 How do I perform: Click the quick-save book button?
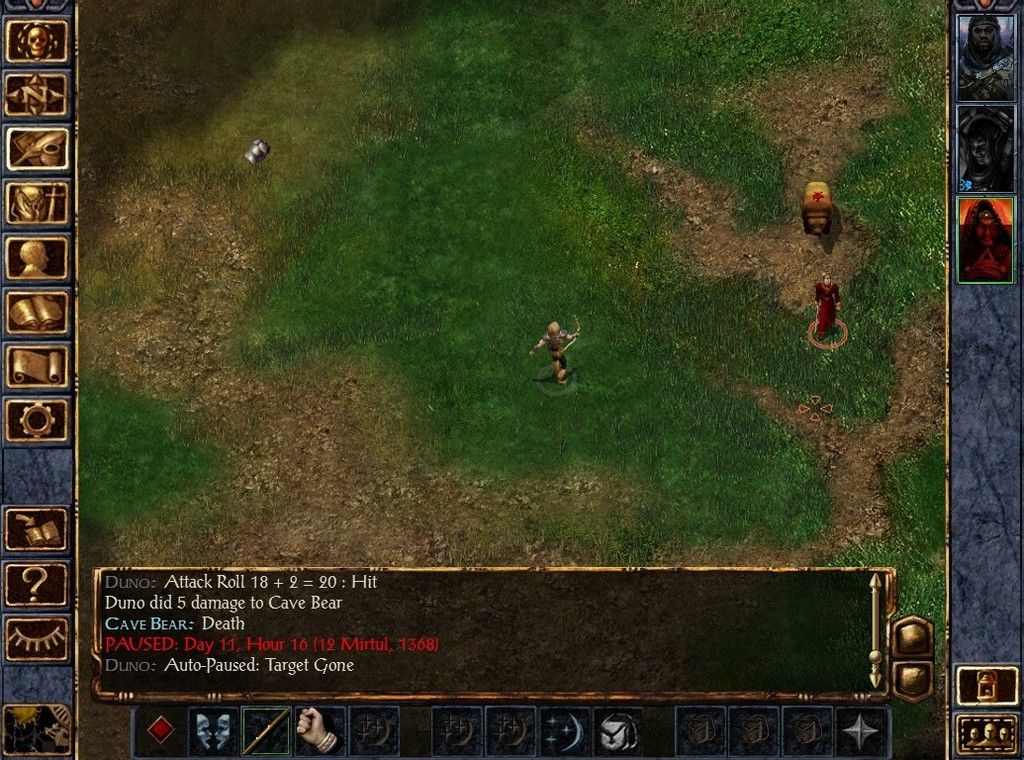(x=37, y=530)
